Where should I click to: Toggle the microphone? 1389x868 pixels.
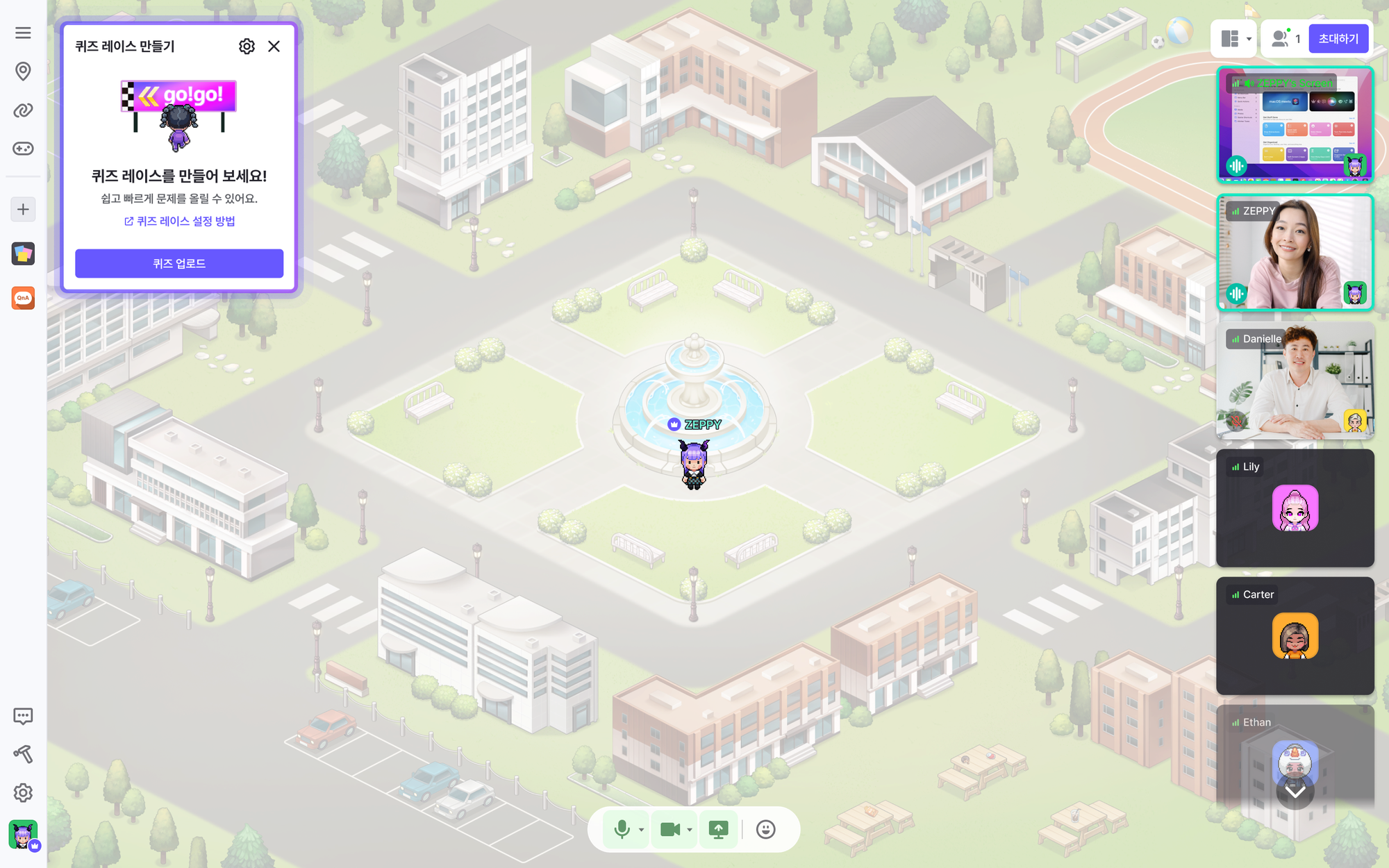(x=622, y=829)
